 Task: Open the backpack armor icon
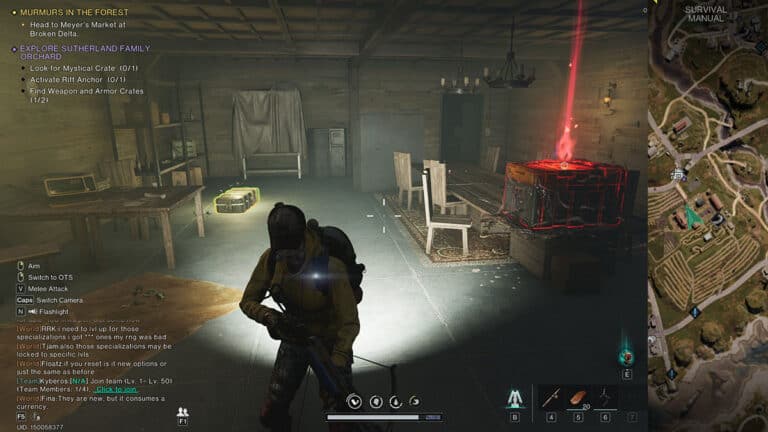(x=514, y=398)
